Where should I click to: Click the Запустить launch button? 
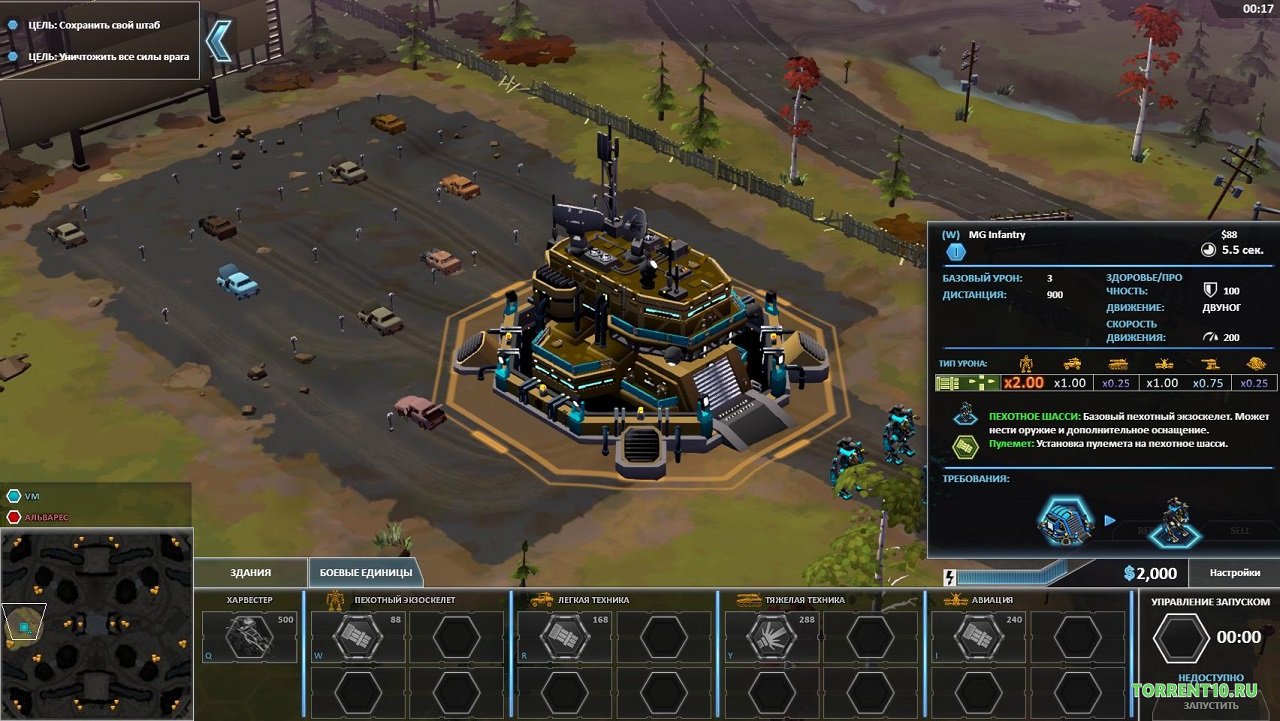tap(1210, 705)
